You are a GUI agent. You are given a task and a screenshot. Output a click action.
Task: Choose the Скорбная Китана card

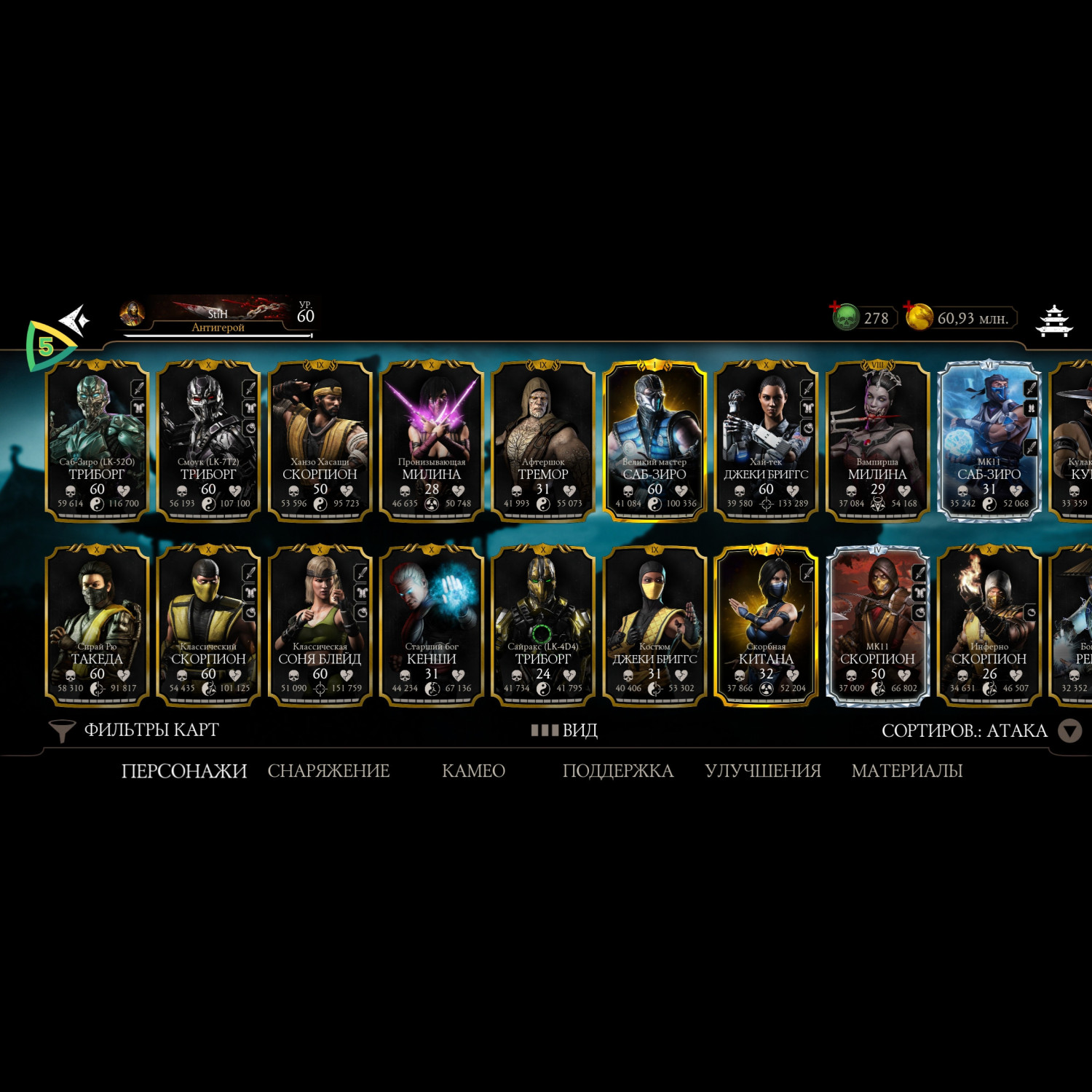point(766,625)
